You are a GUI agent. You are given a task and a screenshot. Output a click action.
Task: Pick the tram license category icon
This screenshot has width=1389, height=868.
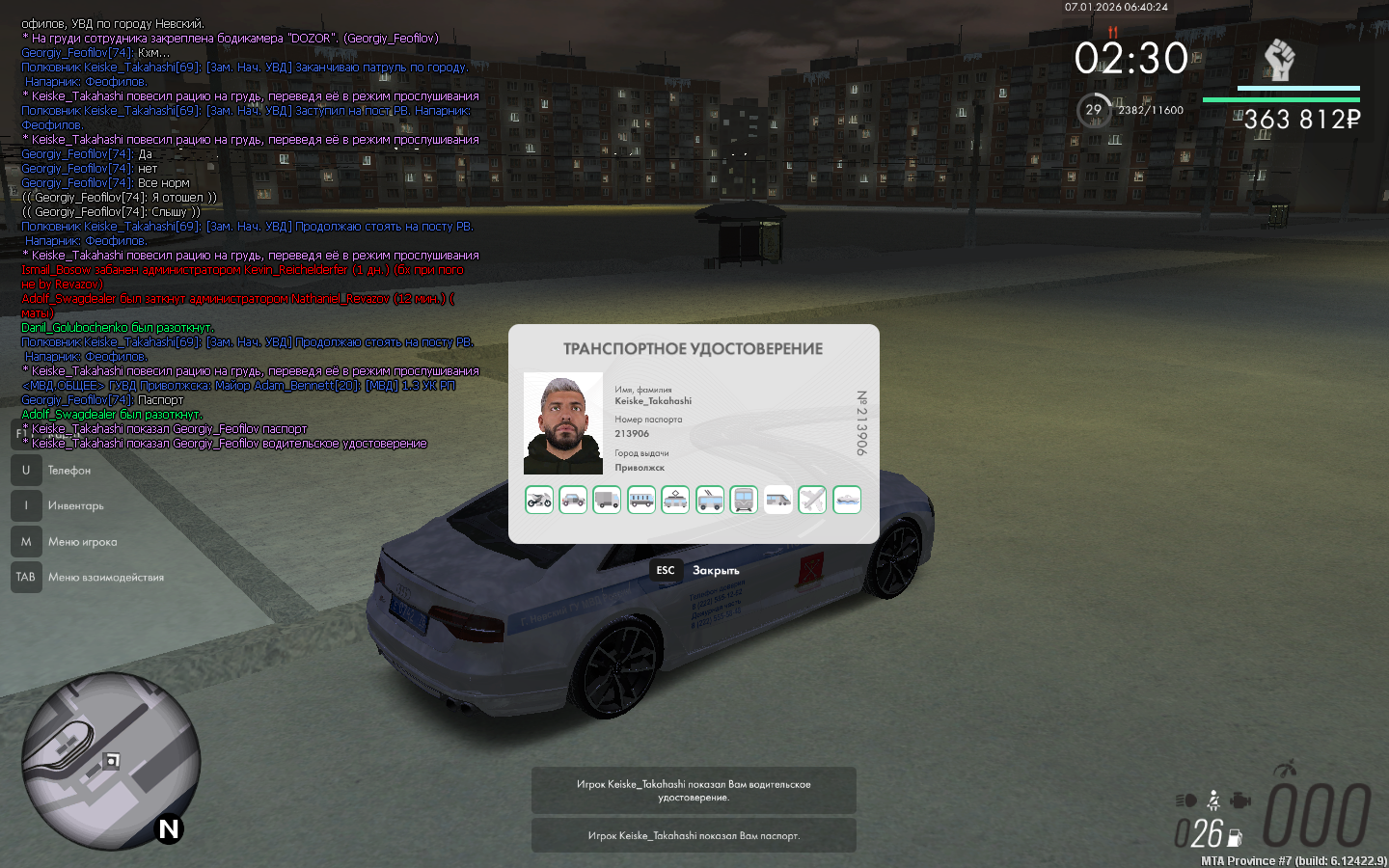point(675,500)
